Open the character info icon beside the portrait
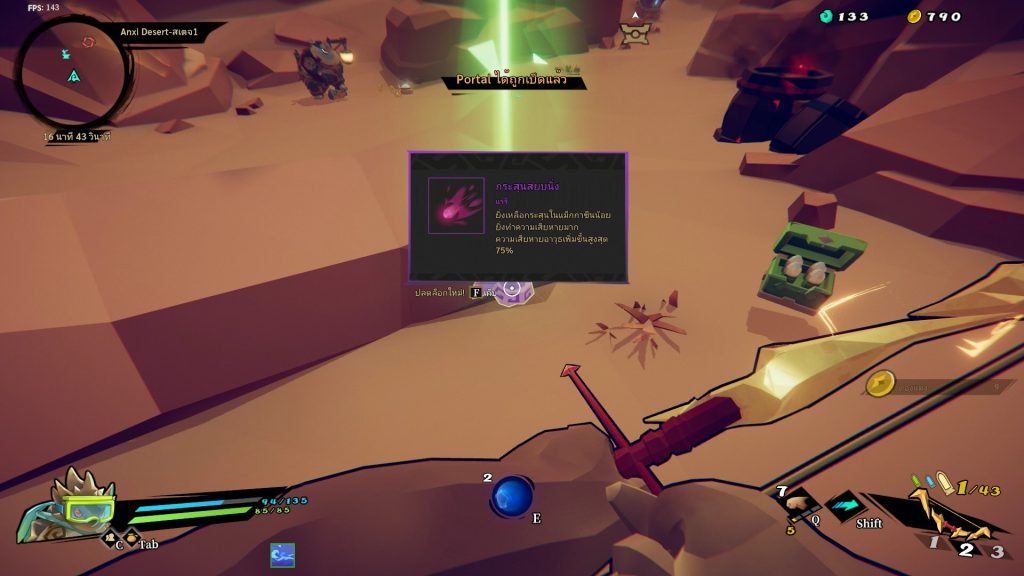 click(x=110, y=540)
